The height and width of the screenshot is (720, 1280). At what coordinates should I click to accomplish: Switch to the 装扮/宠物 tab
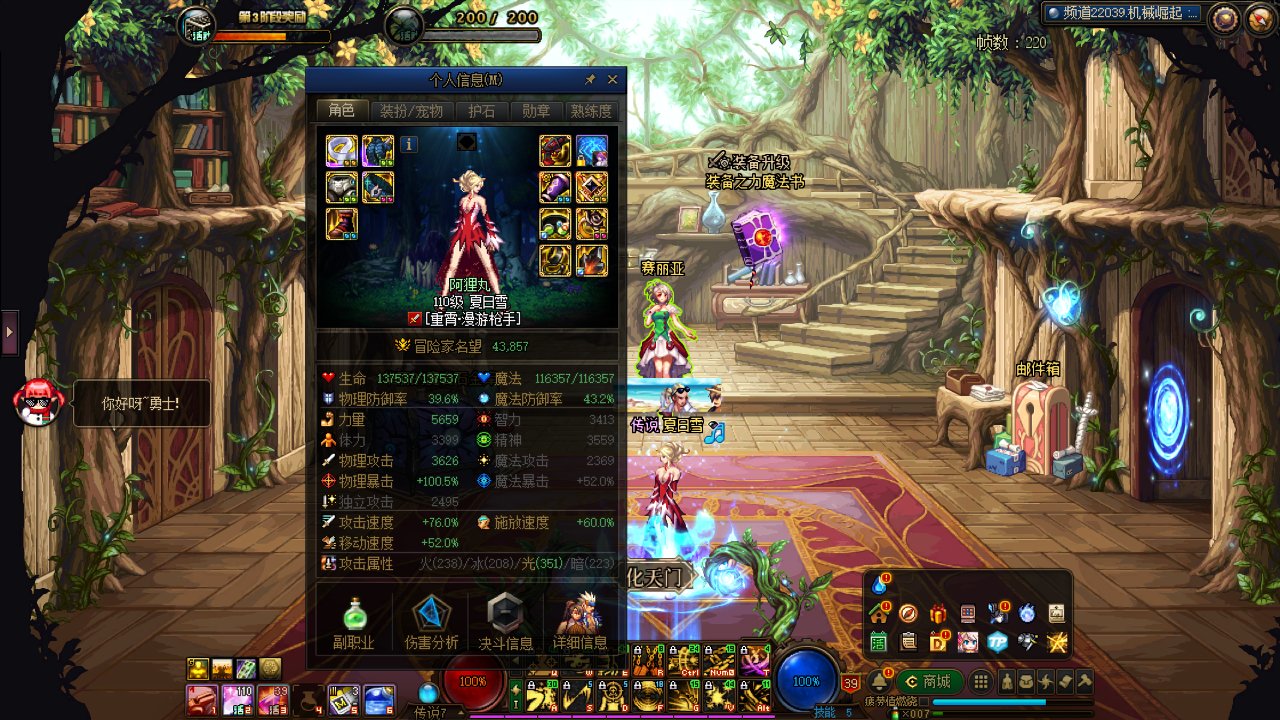click(x=411, y=111)
